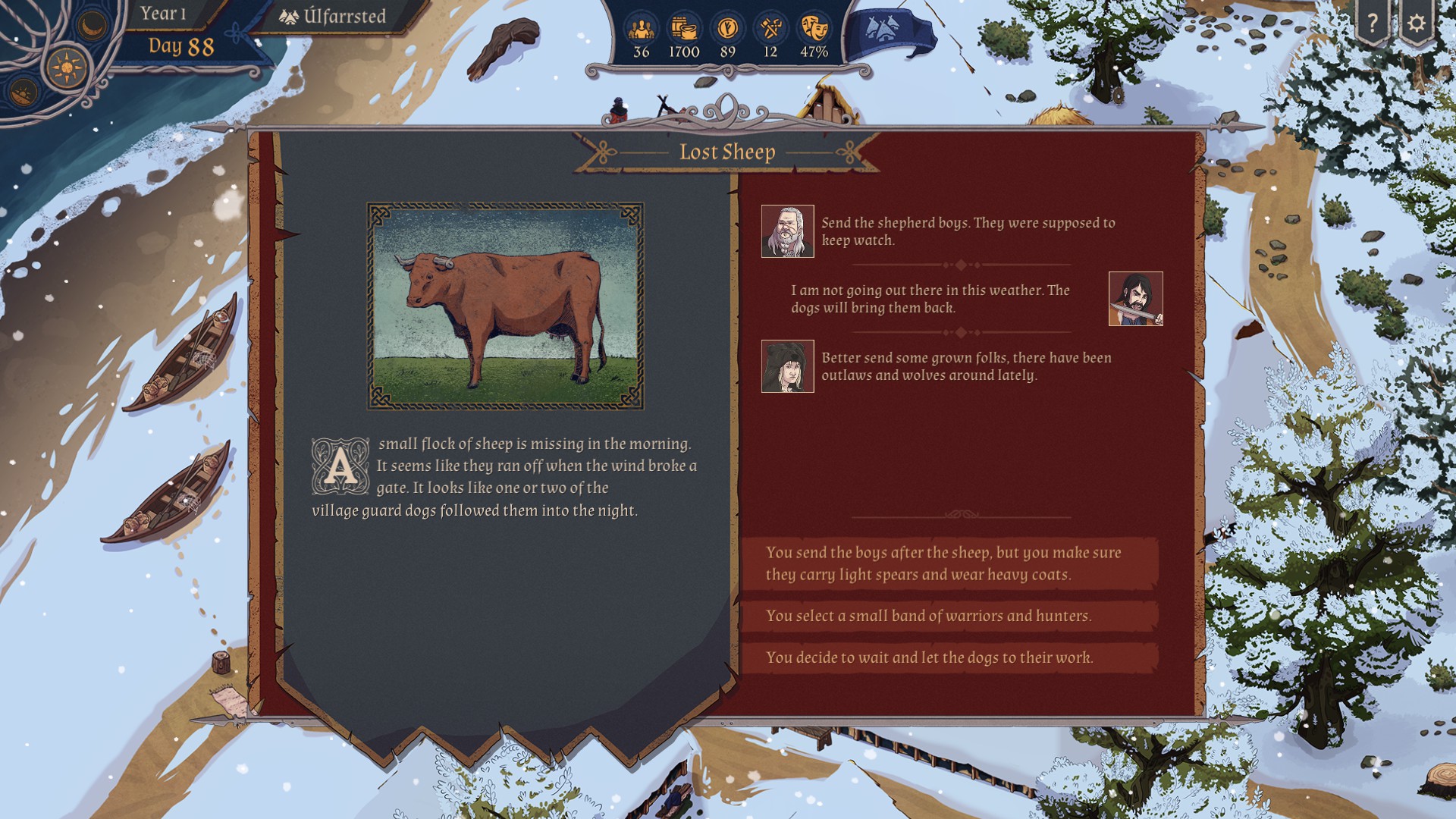Click the white-bearded elder advisor portrait
This screenshot has width=1456, height=819.
click(x=787, y=231)
